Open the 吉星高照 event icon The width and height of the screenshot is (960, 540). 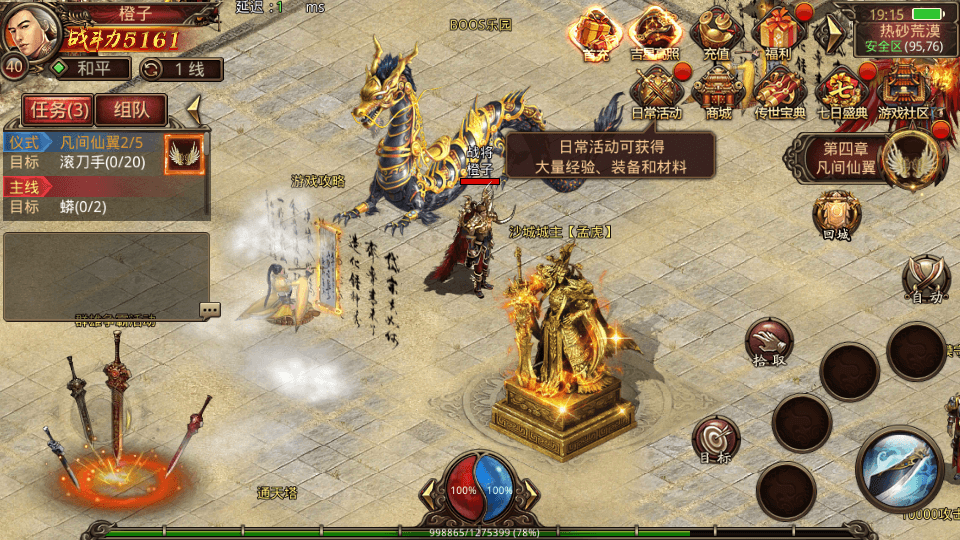pyautogui.click(x=656, y=34)
